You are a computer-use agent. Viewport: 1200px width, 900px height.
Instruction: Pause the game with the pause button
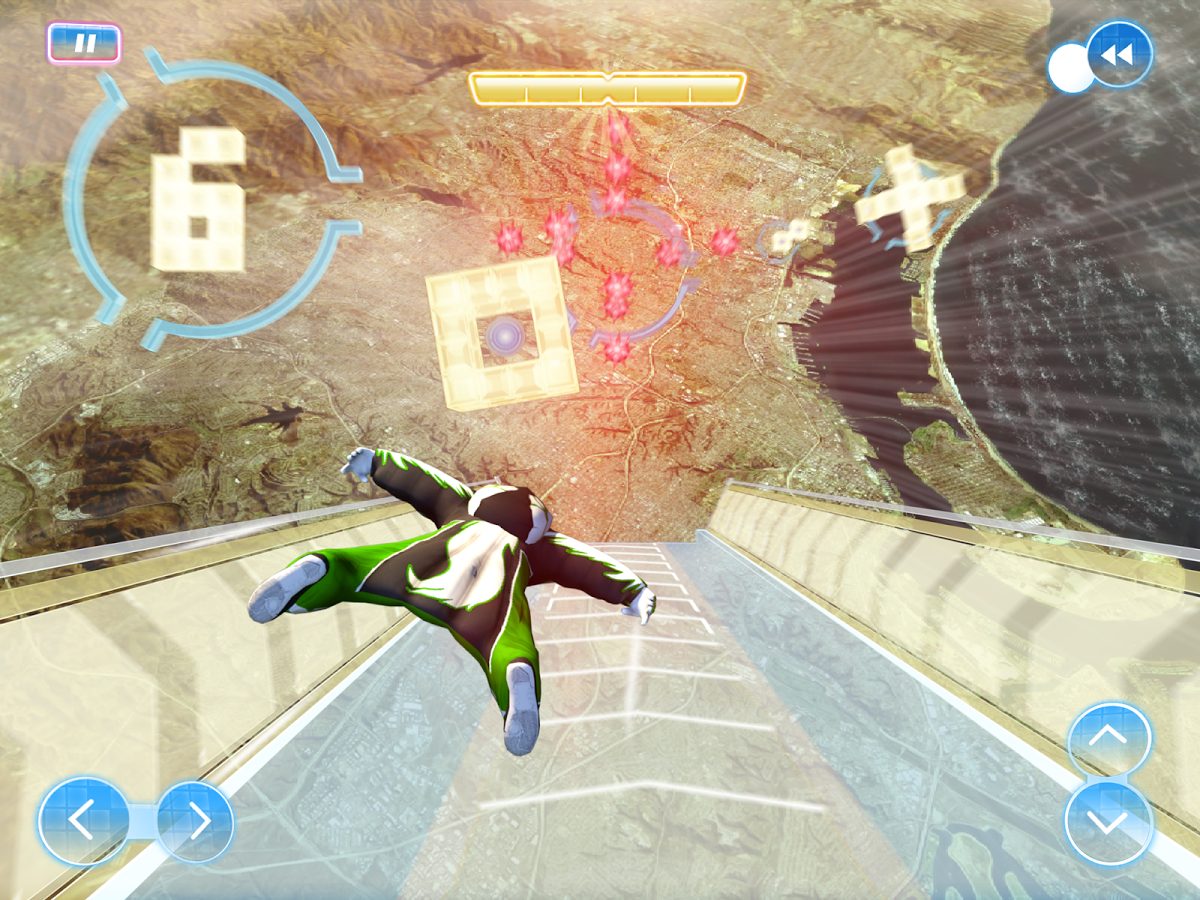tap(84, 44)
